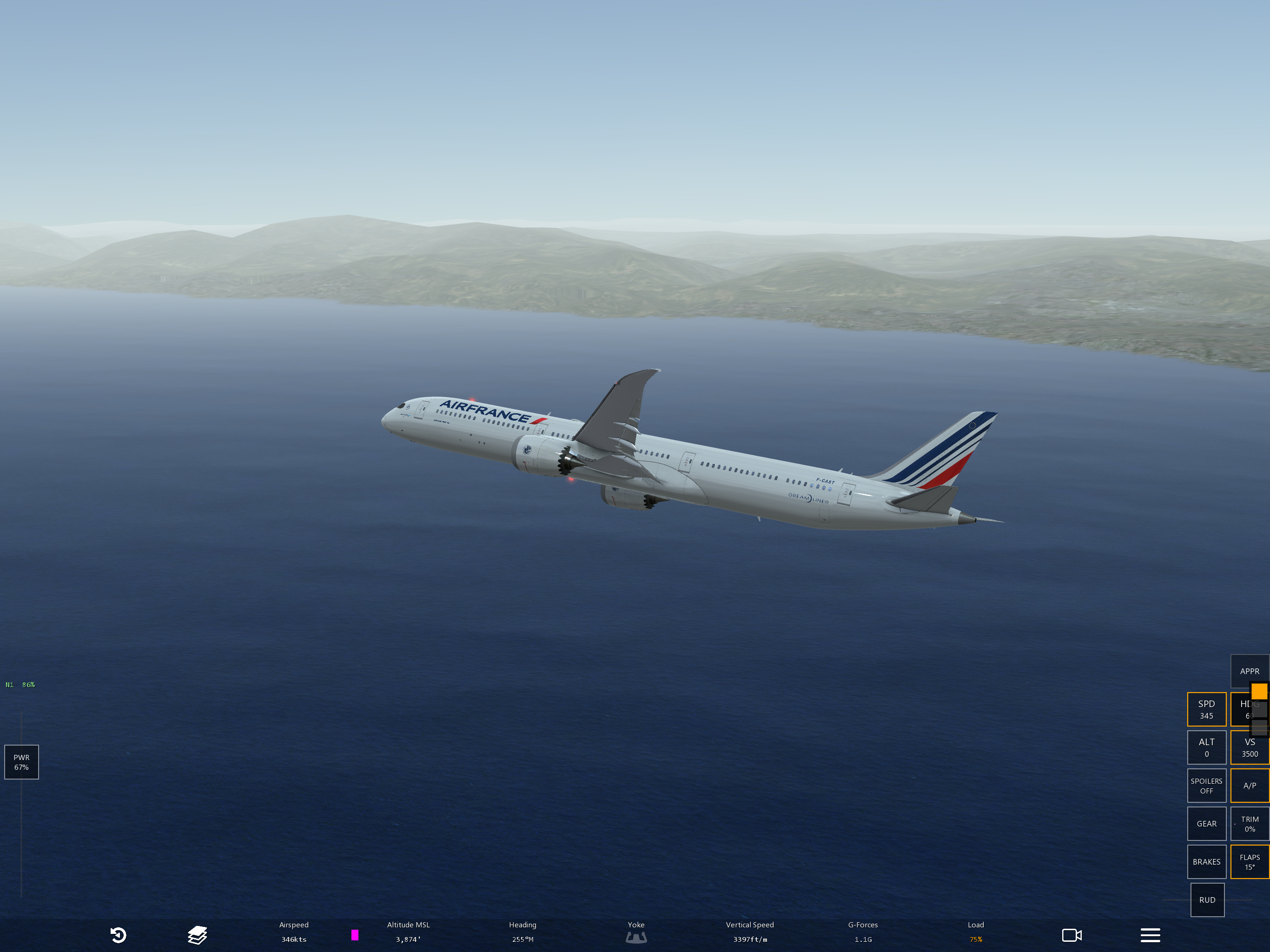Toggle the VS 3500 autopilot button
Screen dimensions: 1270x952
(1250, 747)
